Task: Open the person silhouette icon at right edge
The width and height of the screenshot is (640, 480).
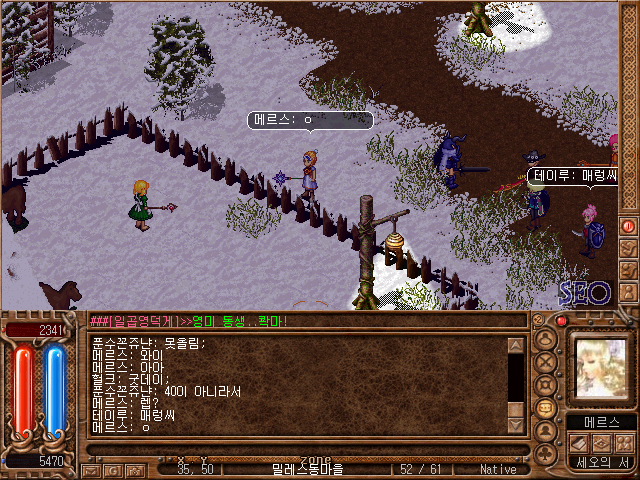Action: point(628,289)
